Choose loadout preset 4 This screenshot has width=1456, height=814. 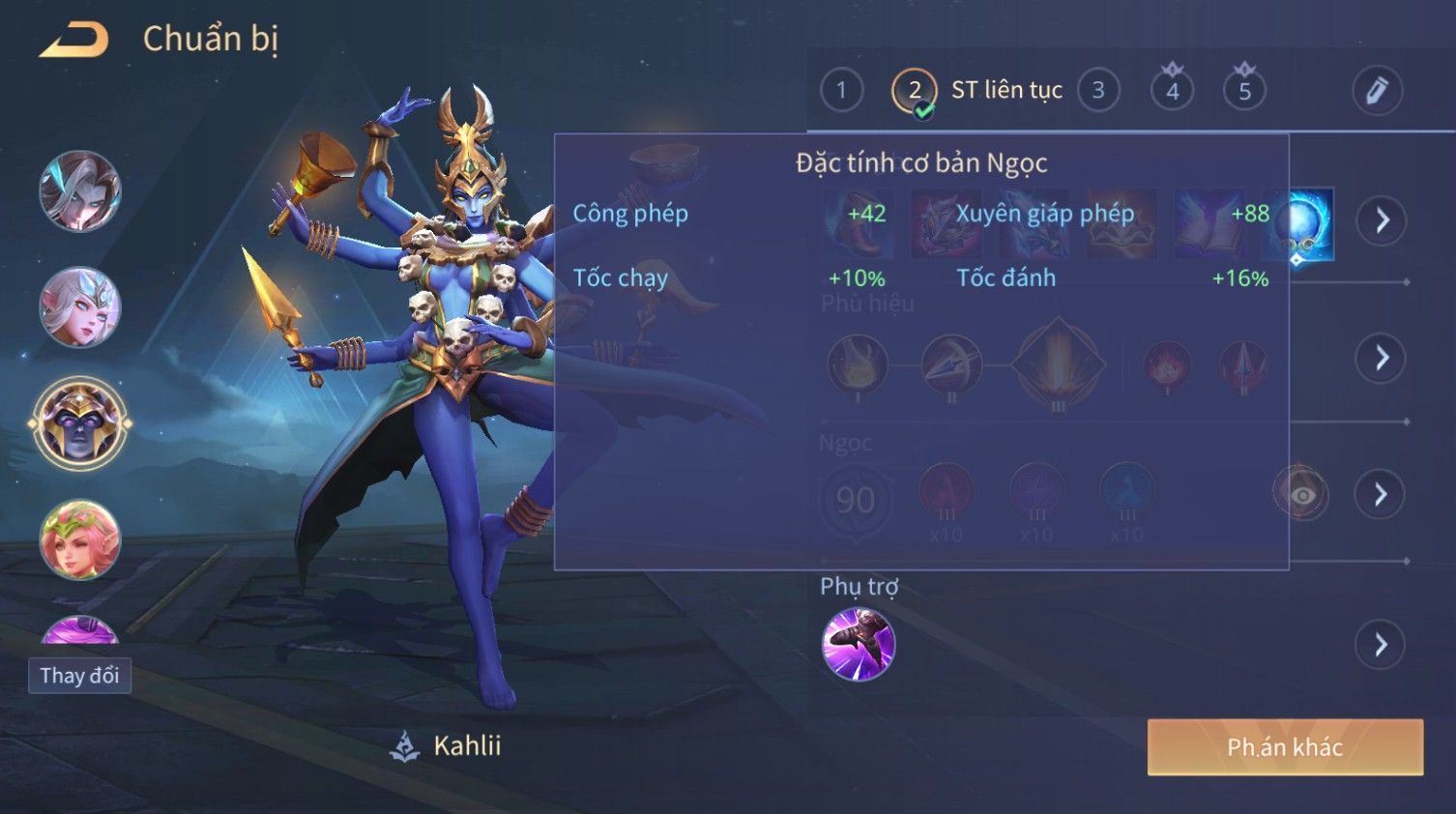(1172, 91)
